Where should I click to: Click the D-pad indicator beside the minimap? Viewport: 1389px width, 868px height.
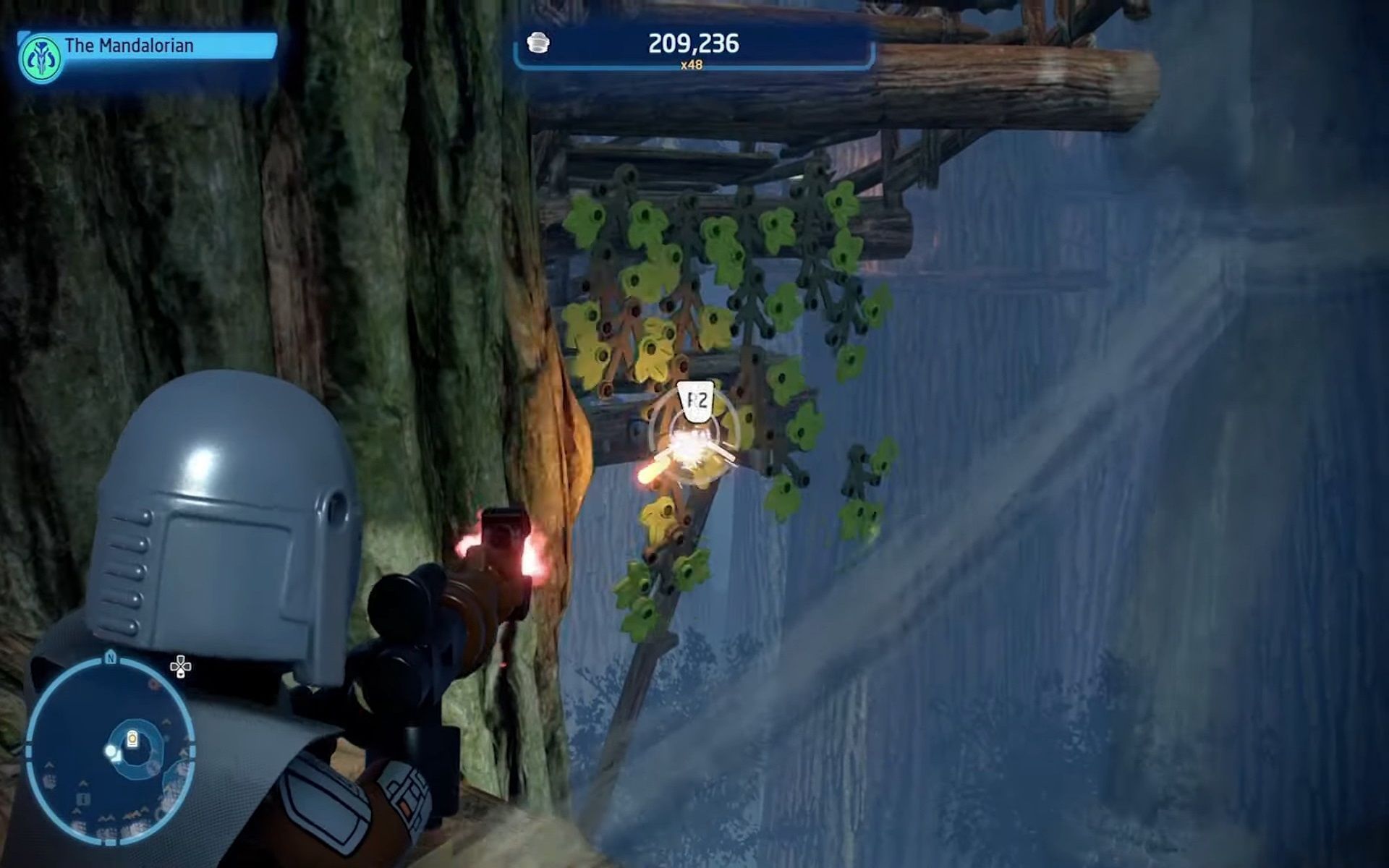181,666
